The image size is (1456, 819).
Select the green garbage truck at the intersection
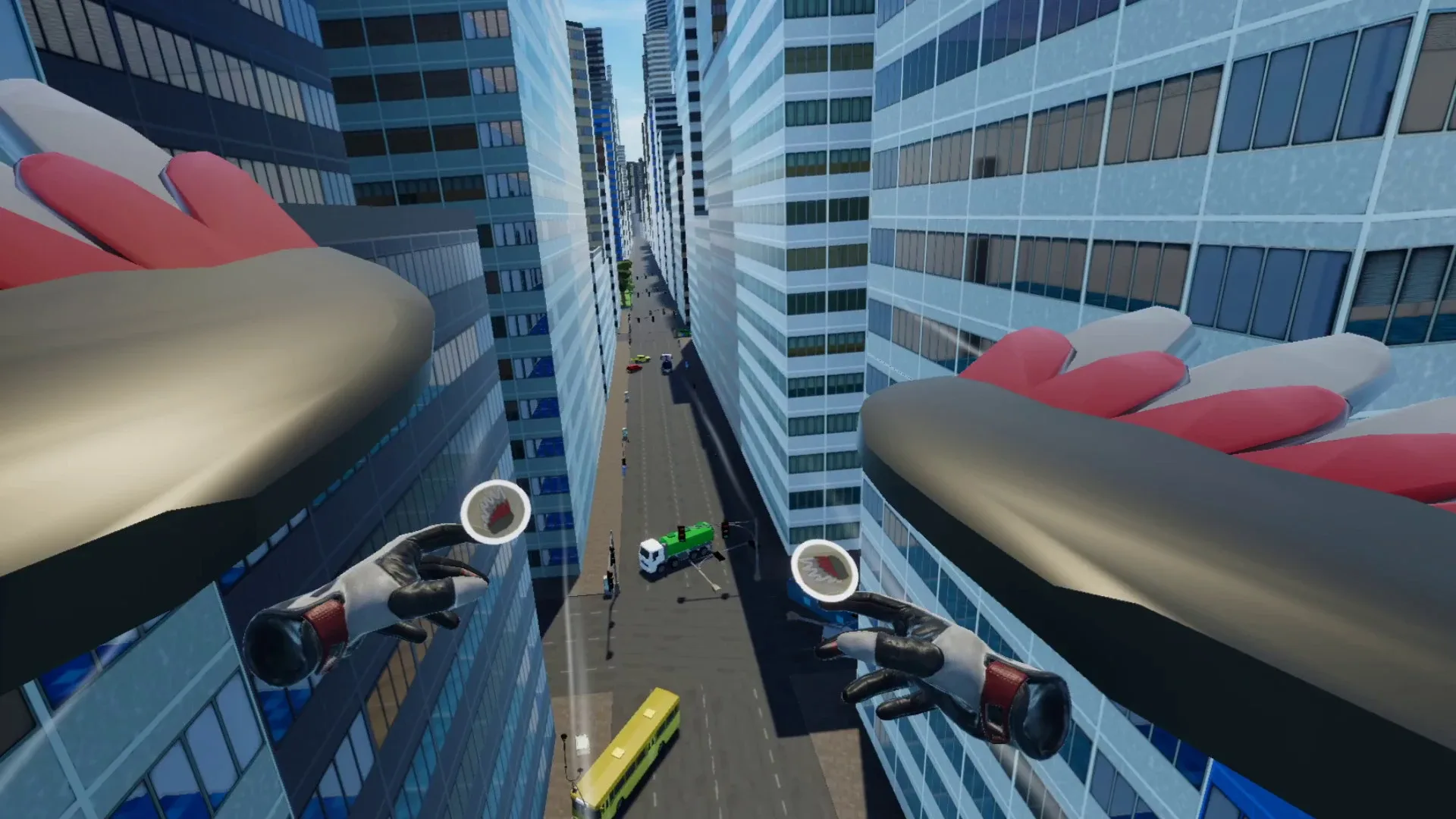coord(690,537)
